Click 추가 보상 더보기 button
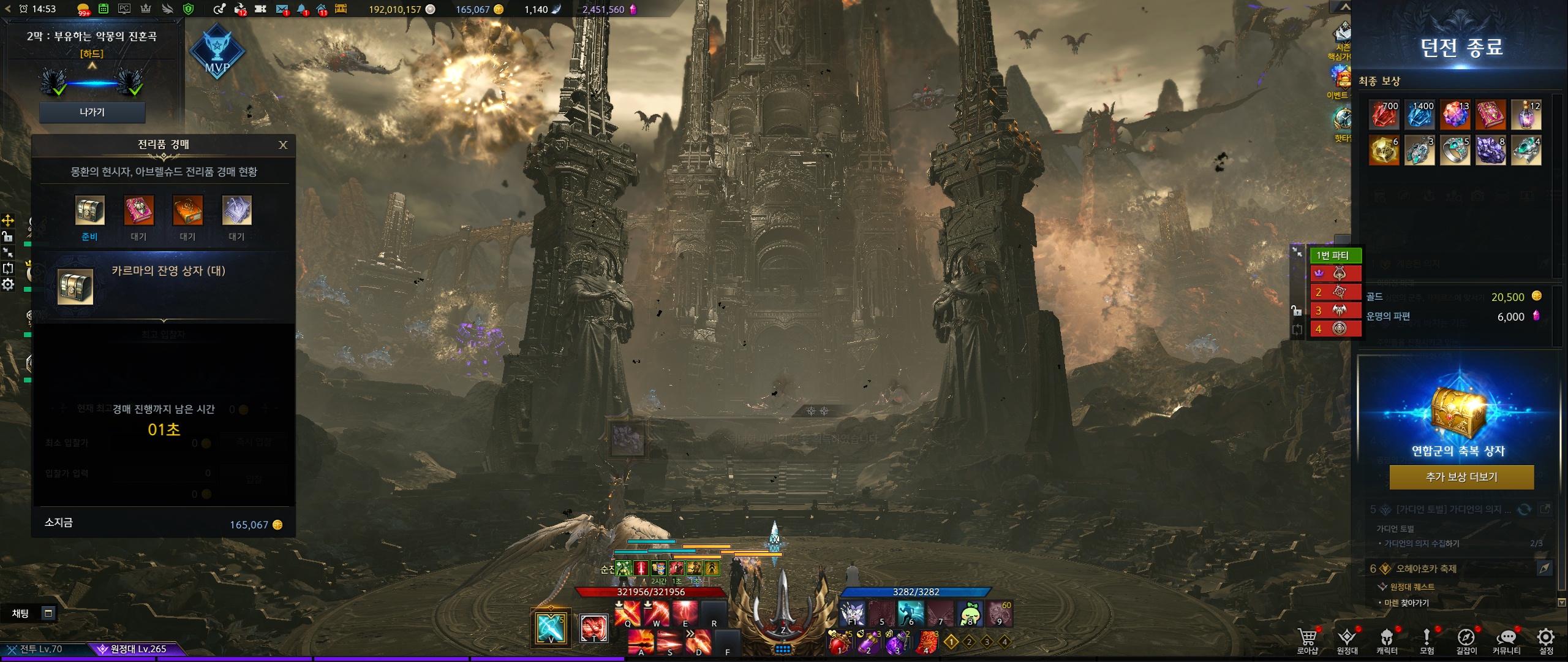1568x662 pixels. point(1461,477)
